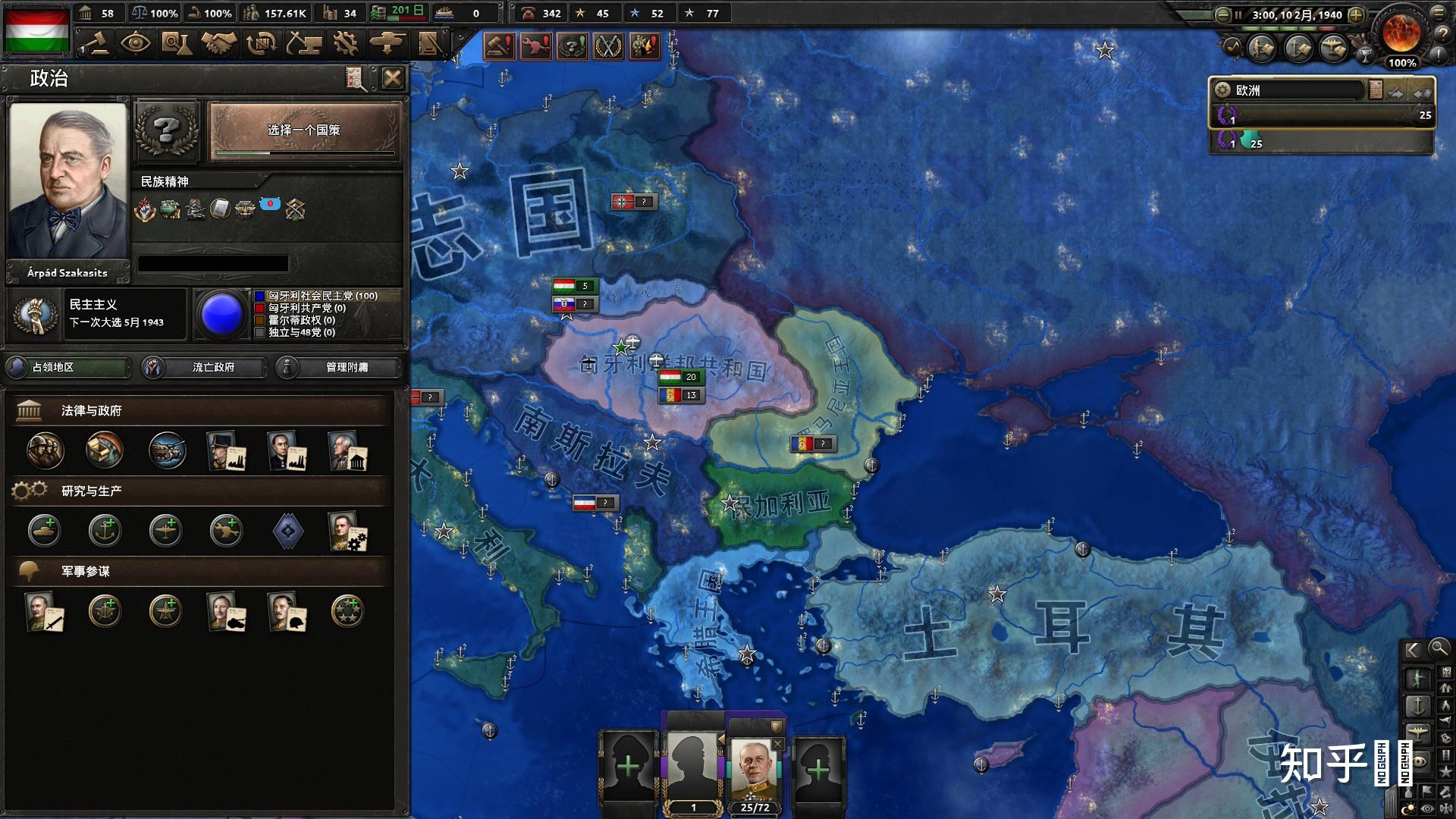Select the general portrait showing 25/72
Viewport: 1456px width, 819px height.
[755, 768]
